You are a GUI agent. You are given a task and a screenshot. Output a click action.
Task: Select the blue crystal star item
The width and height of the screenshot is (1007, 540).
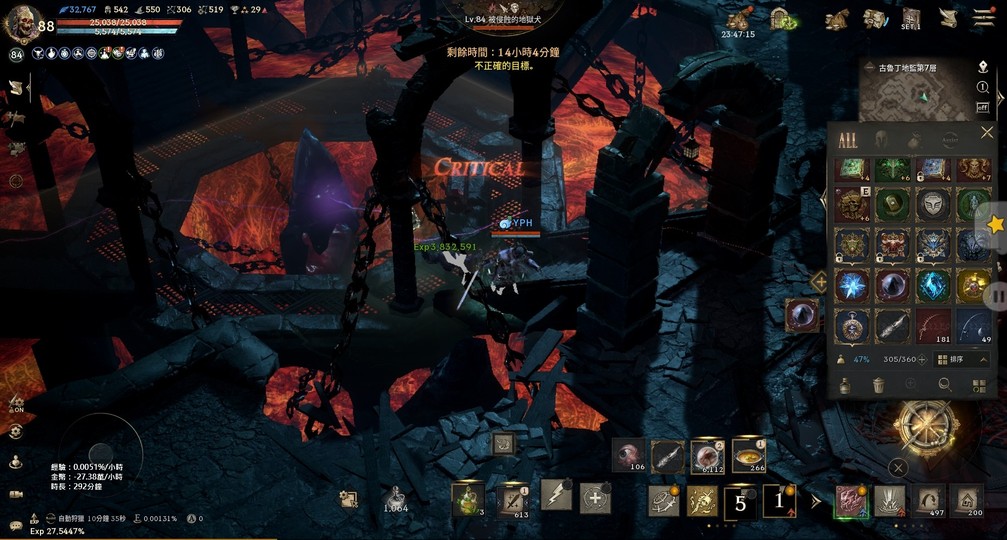[852, 285]
